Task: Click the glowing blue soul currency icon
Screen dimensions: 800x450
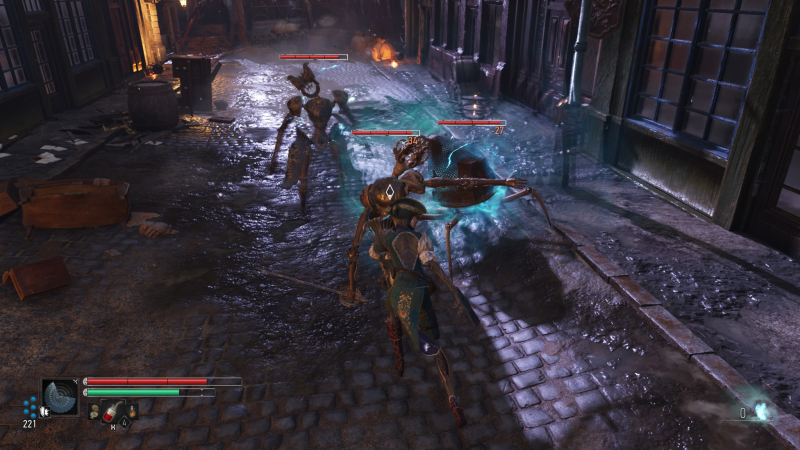Action: click(761, 410)
